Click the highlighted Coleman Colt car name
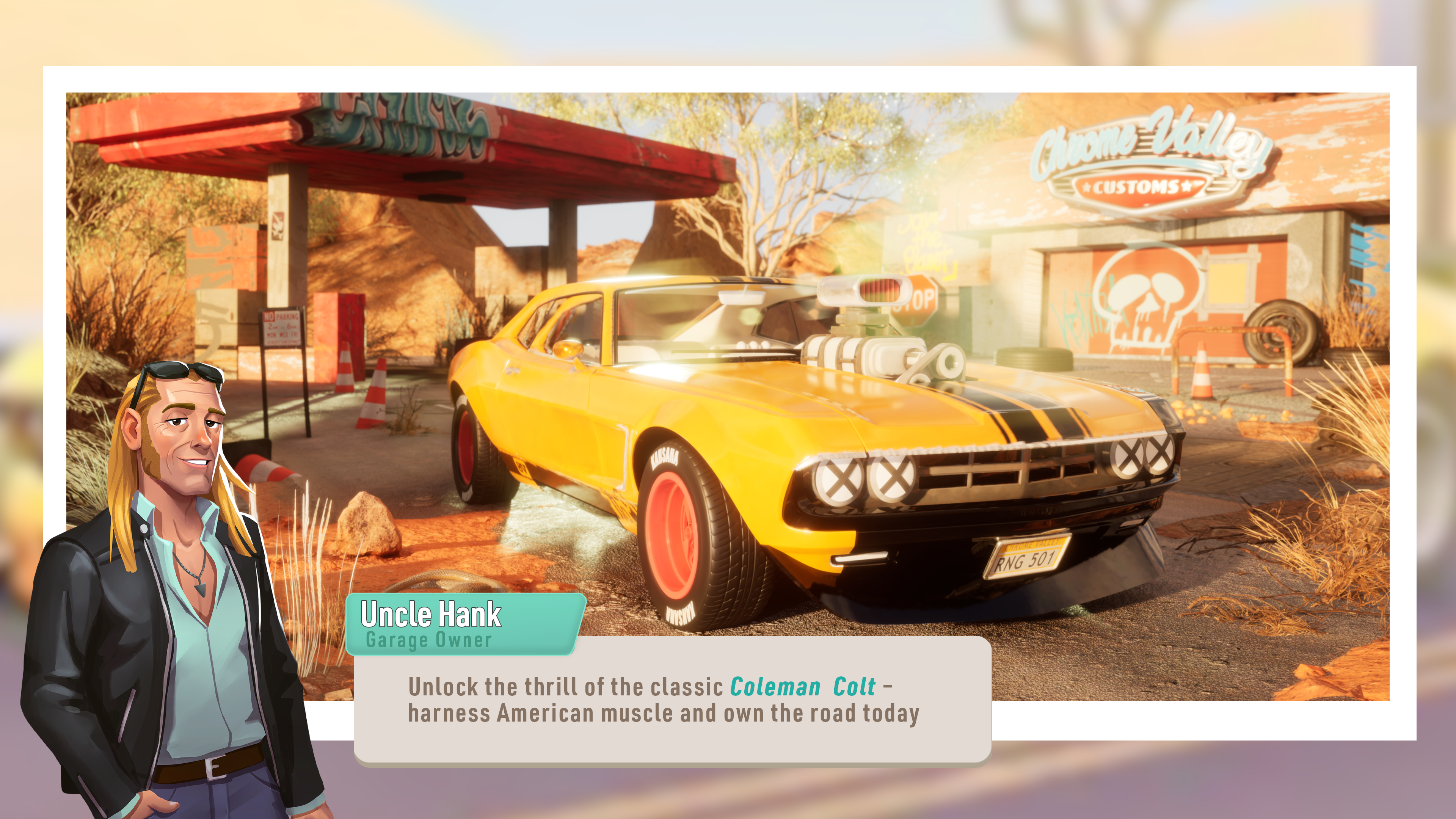 coord(803,687)
